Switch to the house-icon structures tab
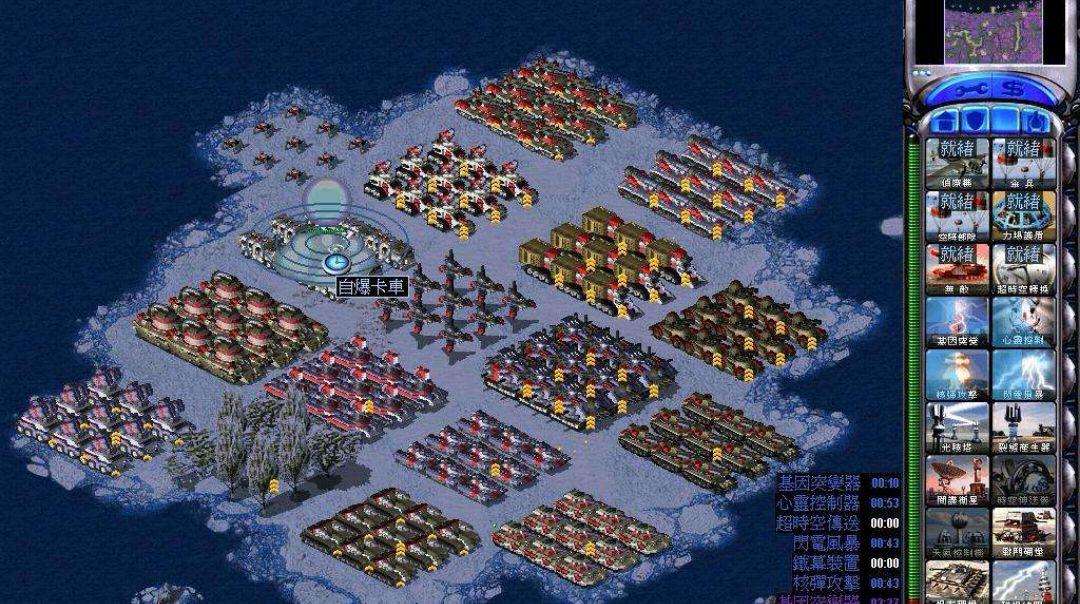The width and height of the screenshot is (1080, 604). coord(945,122)
